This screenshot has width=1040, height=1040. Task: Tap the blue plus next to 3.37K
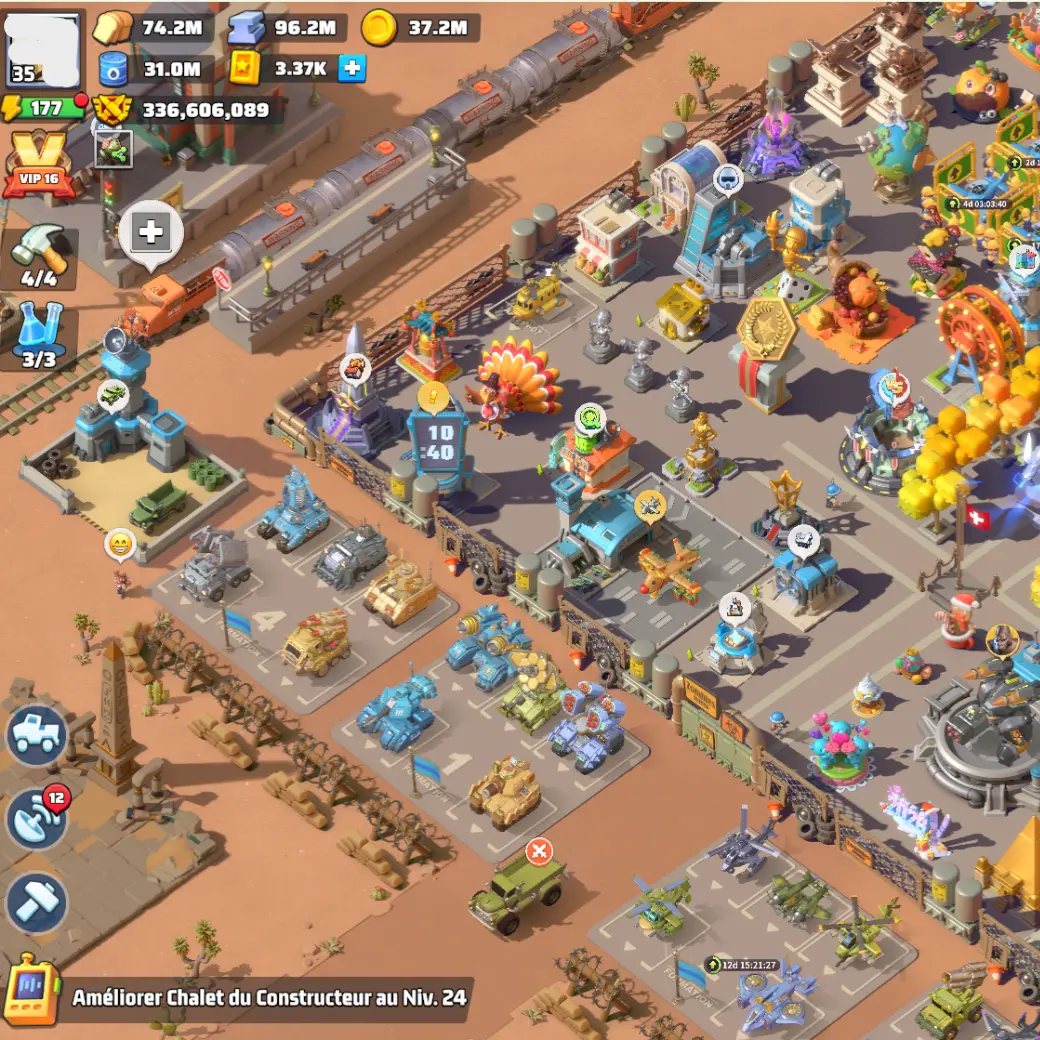pos(351,68)
